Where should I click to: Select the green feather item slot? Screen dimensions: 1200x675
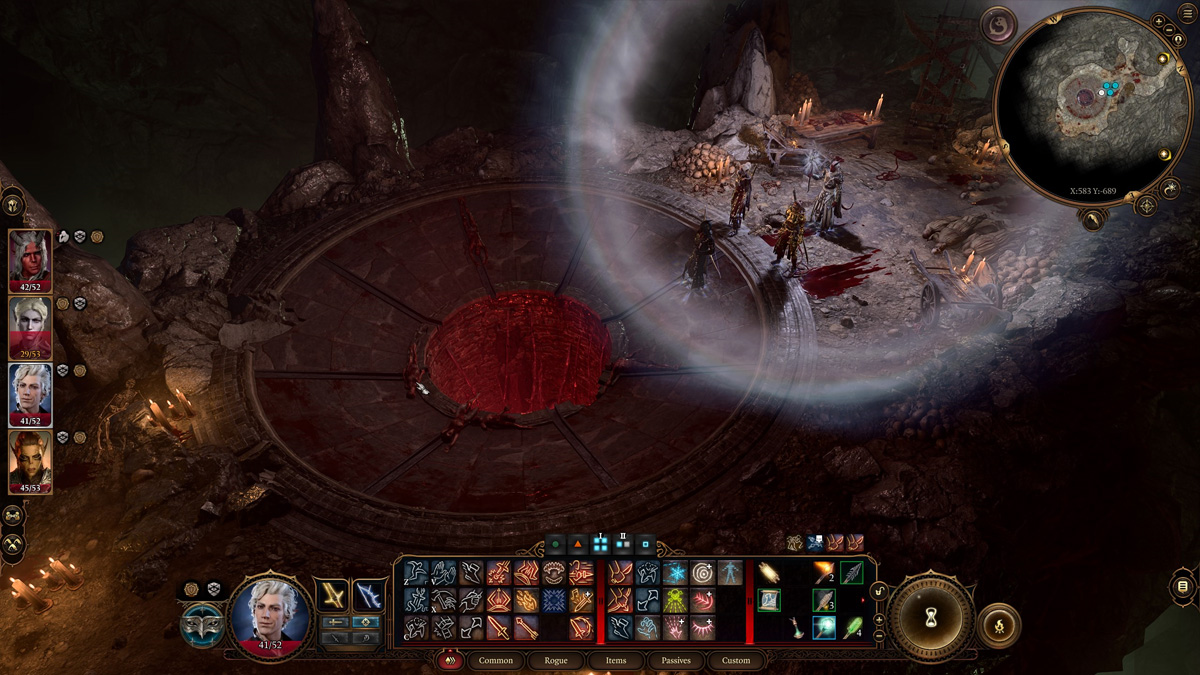pyautogui.click(x=852, y=628)
